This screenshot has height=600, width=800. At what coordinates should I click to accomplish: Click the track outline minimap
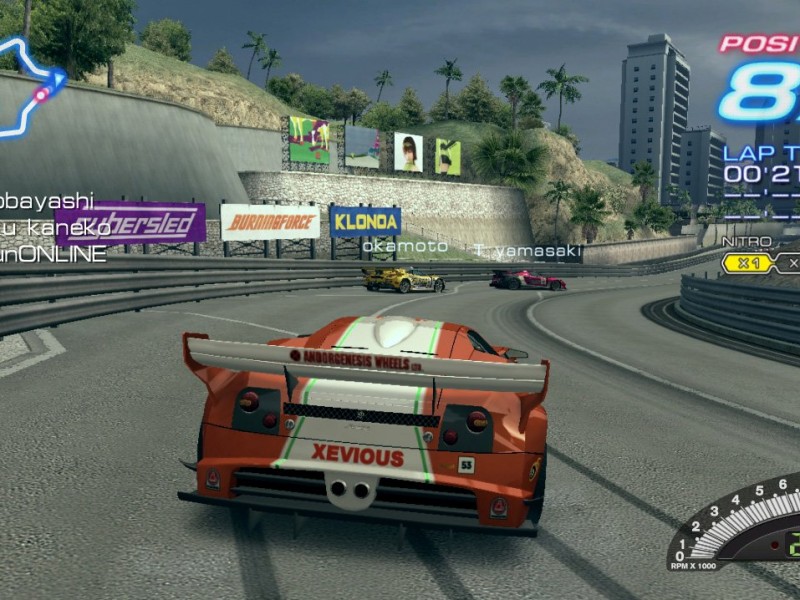(30, 88)
